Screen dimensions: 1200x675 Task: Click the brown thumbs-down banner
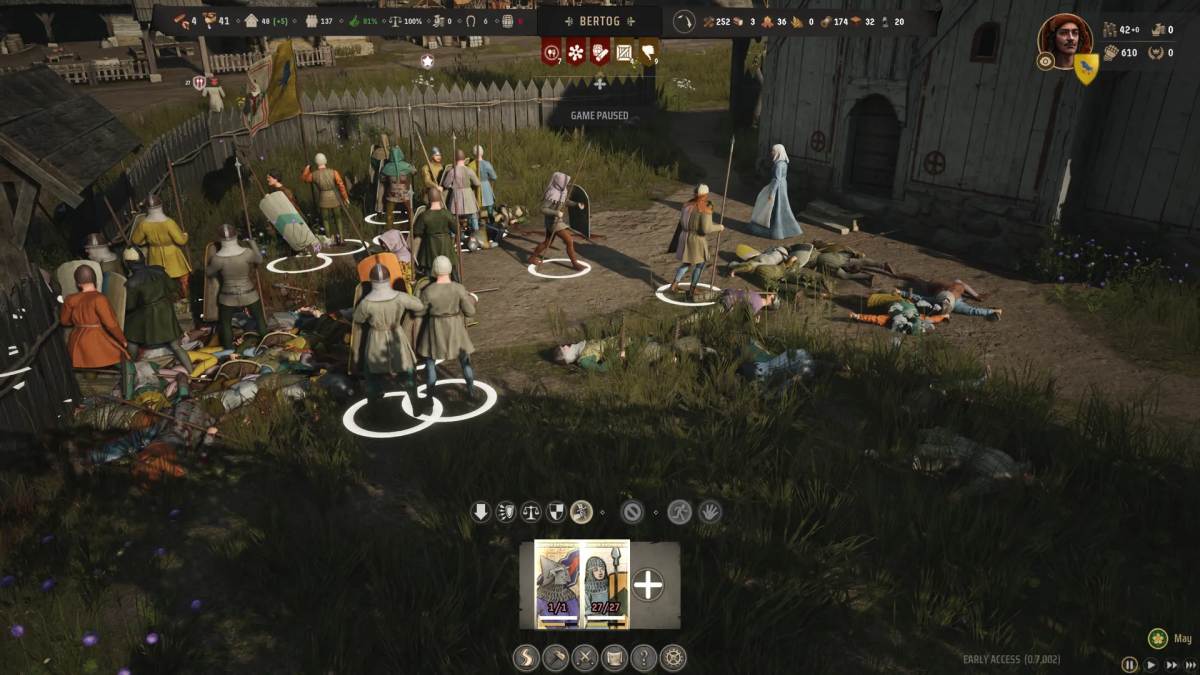(649, 51)
